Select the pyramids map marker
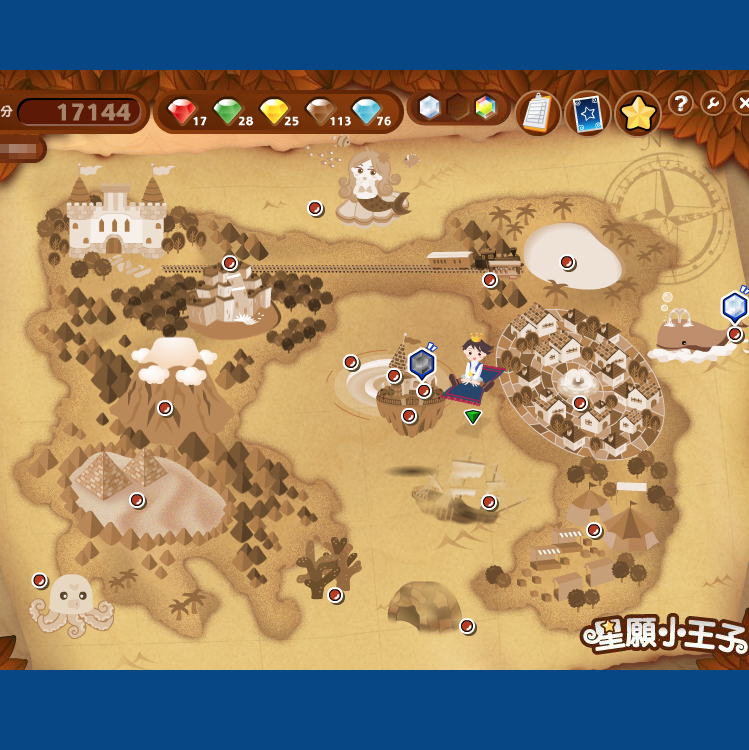This screenshot has width=749, height=750. 137,500
